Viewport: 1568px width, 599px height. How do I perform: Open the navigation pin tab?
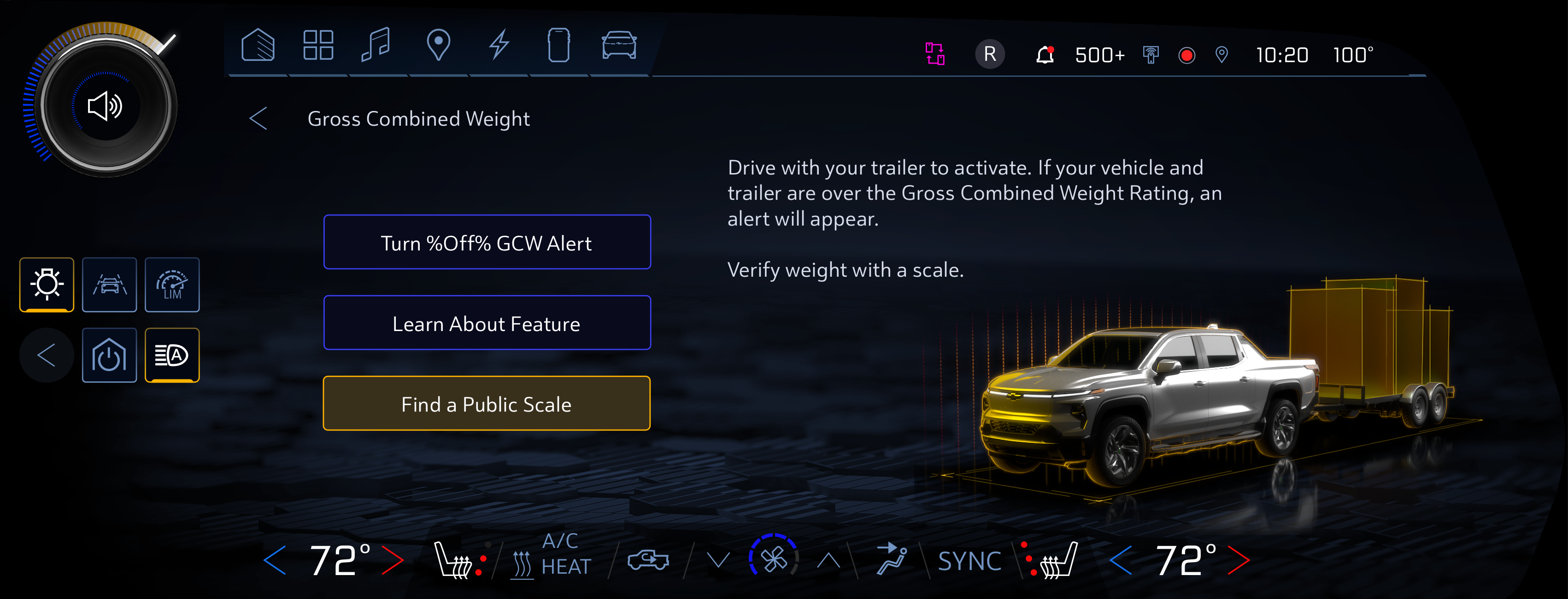tap(438, 46)
